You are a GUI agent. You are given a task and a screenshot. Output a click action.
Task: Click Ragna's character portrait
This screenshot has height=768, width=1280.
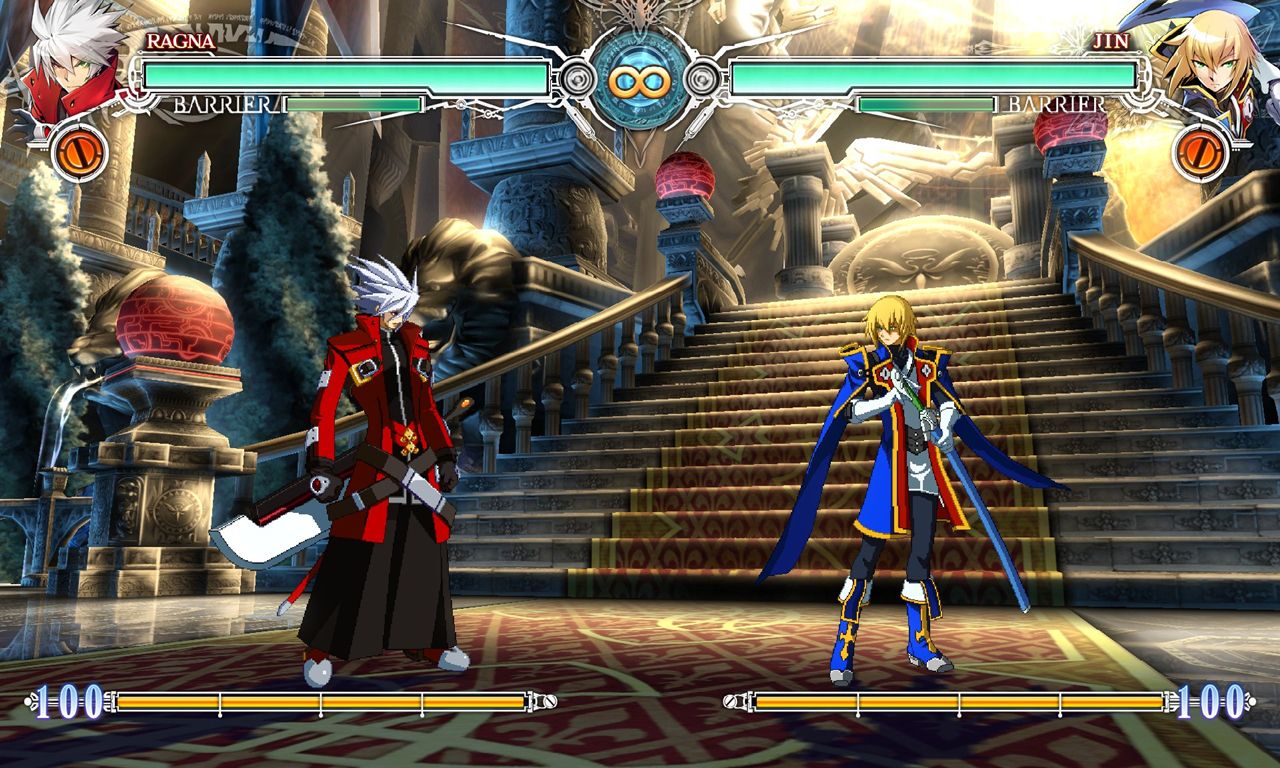click(x=72, y=62)
